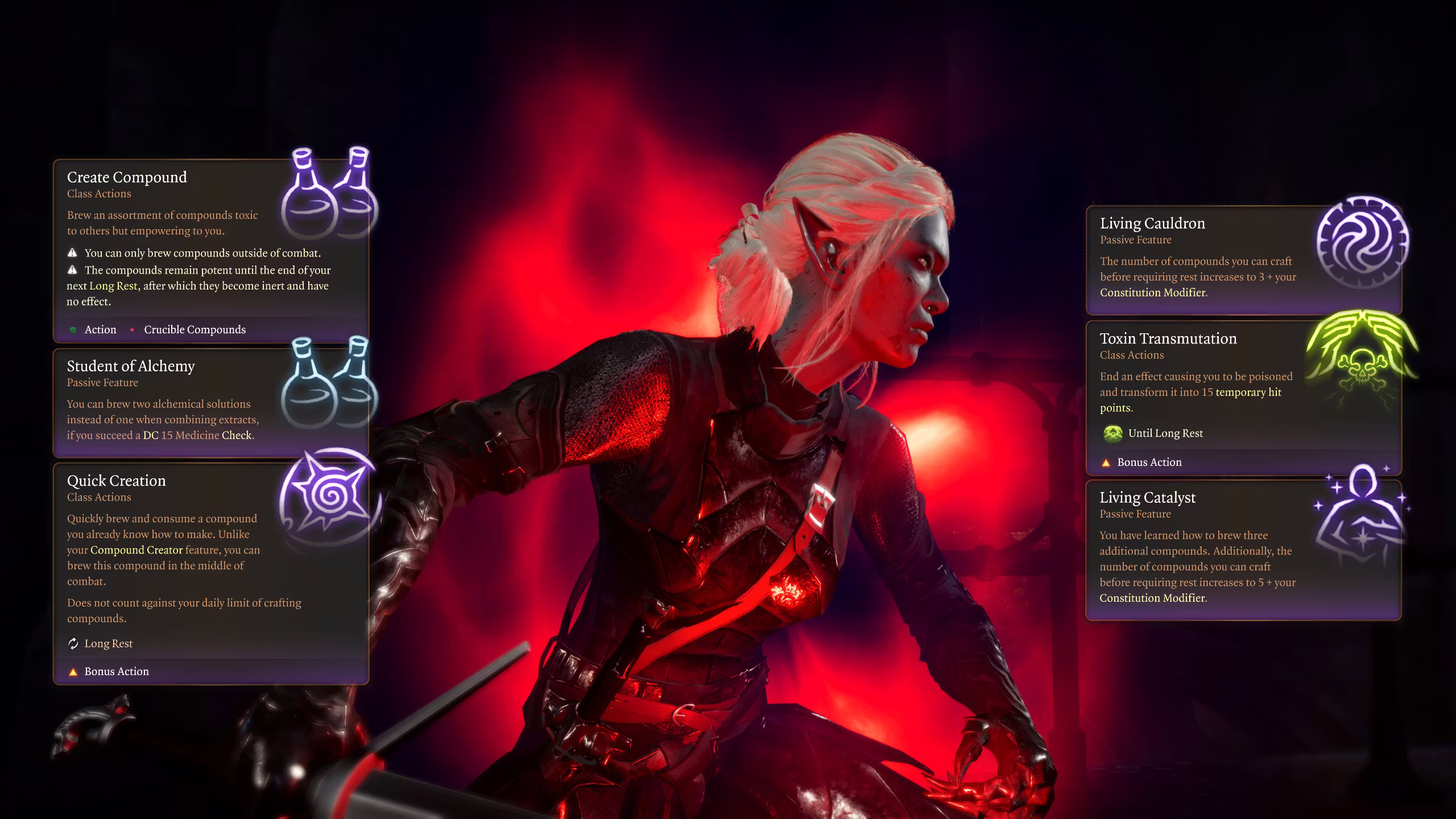Activate the Quick Creation spiral icon
1456x819 pixels.
point(328,495)
